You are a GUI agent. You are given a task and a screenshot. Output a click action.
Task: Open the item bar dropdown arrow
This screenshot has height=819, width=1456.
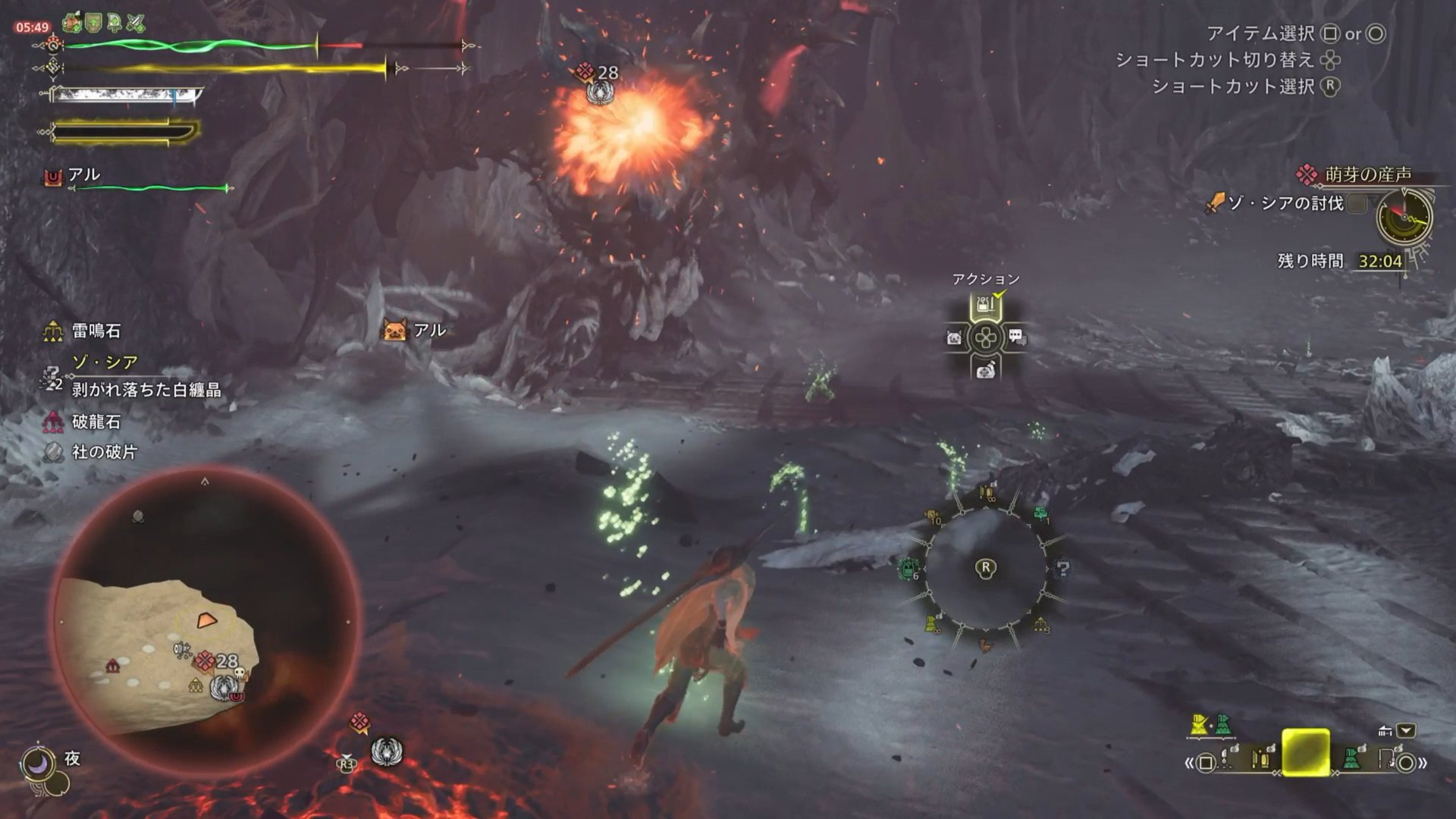(x=1406, y=731)
